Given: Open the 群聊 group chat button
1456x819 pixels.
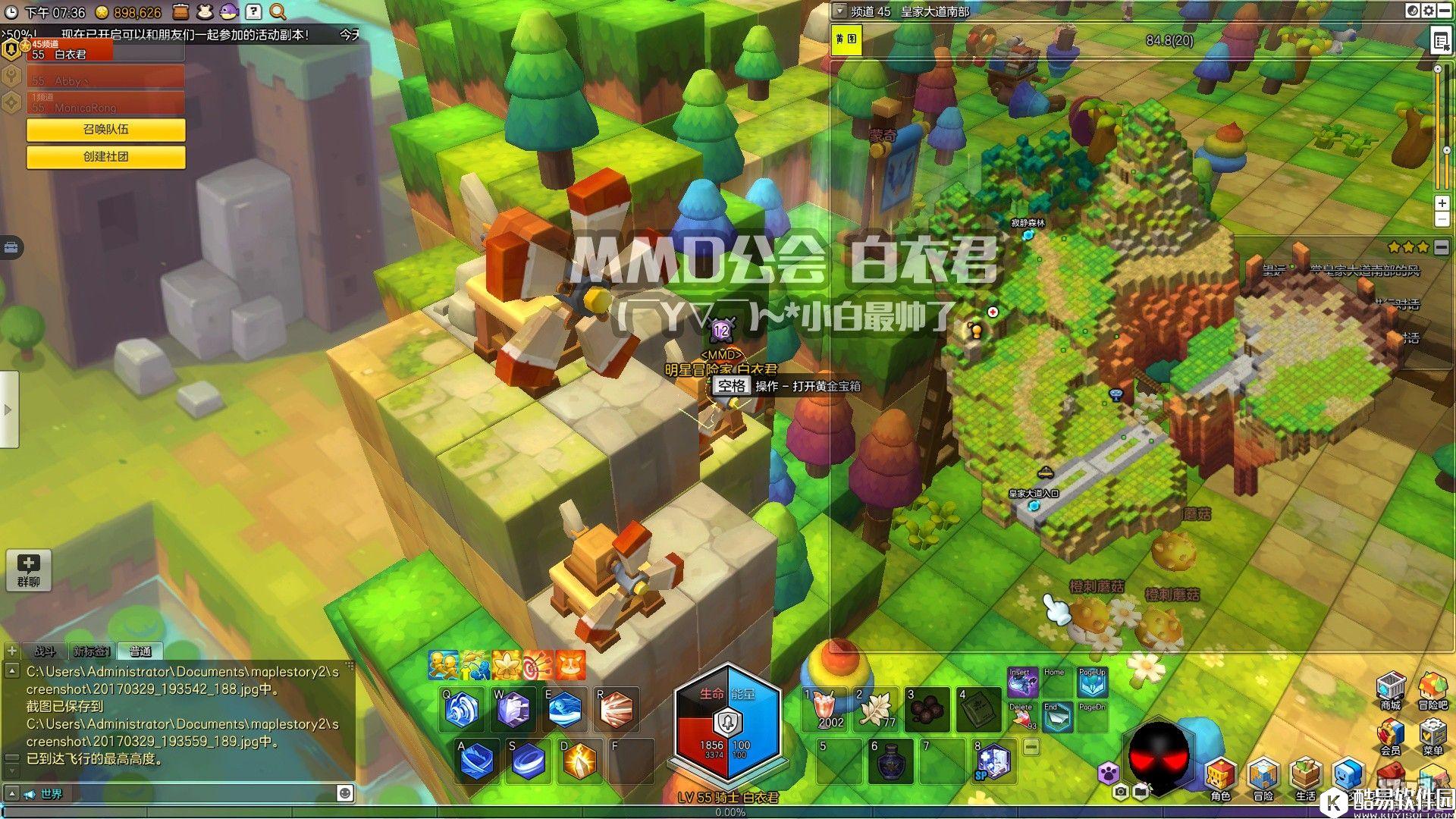Looking at the screenshot, I should 29,570.
